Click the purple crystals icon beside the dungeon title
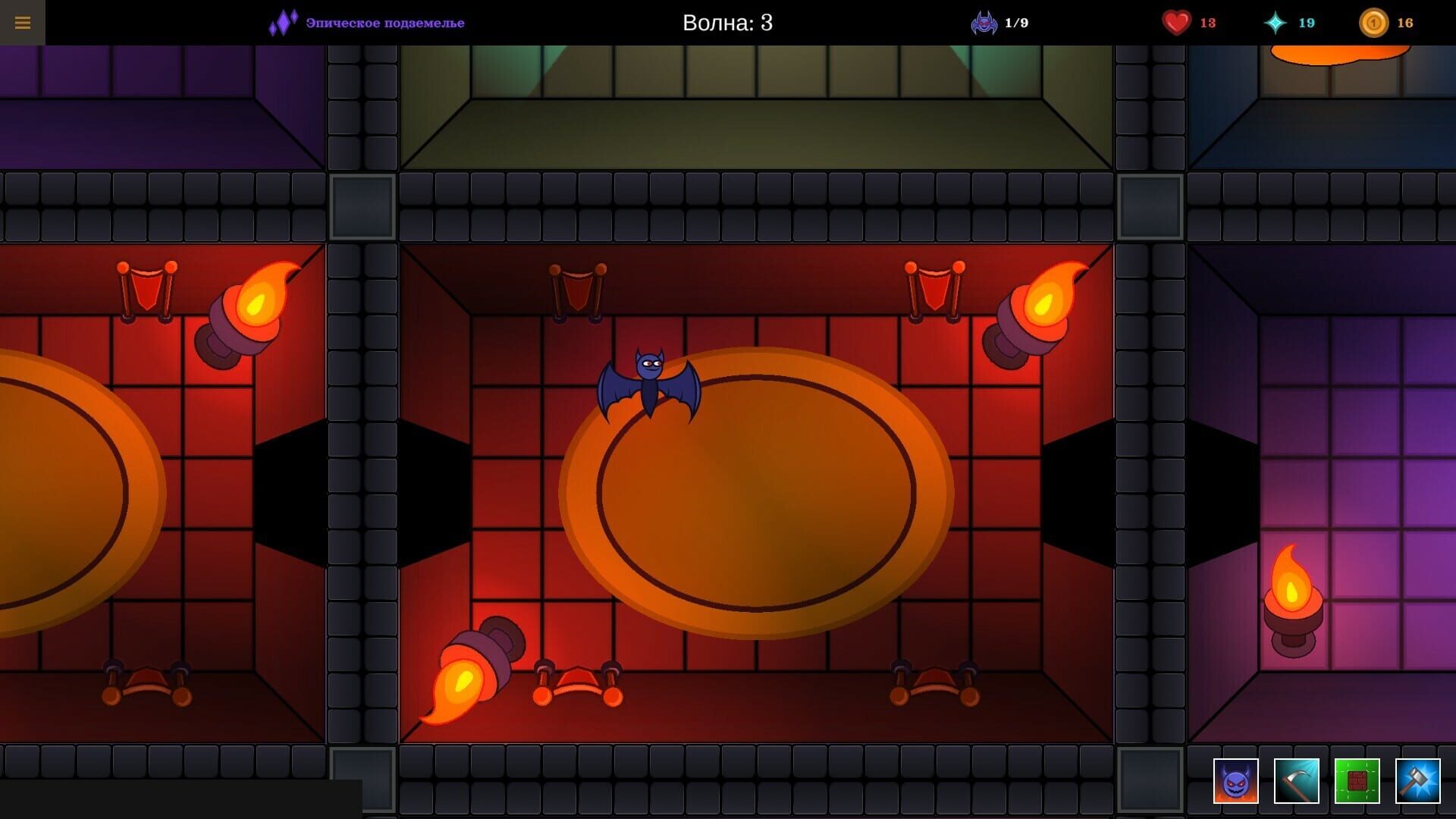The width and height of the screenshot is (1456, 819). pos(284,22)
